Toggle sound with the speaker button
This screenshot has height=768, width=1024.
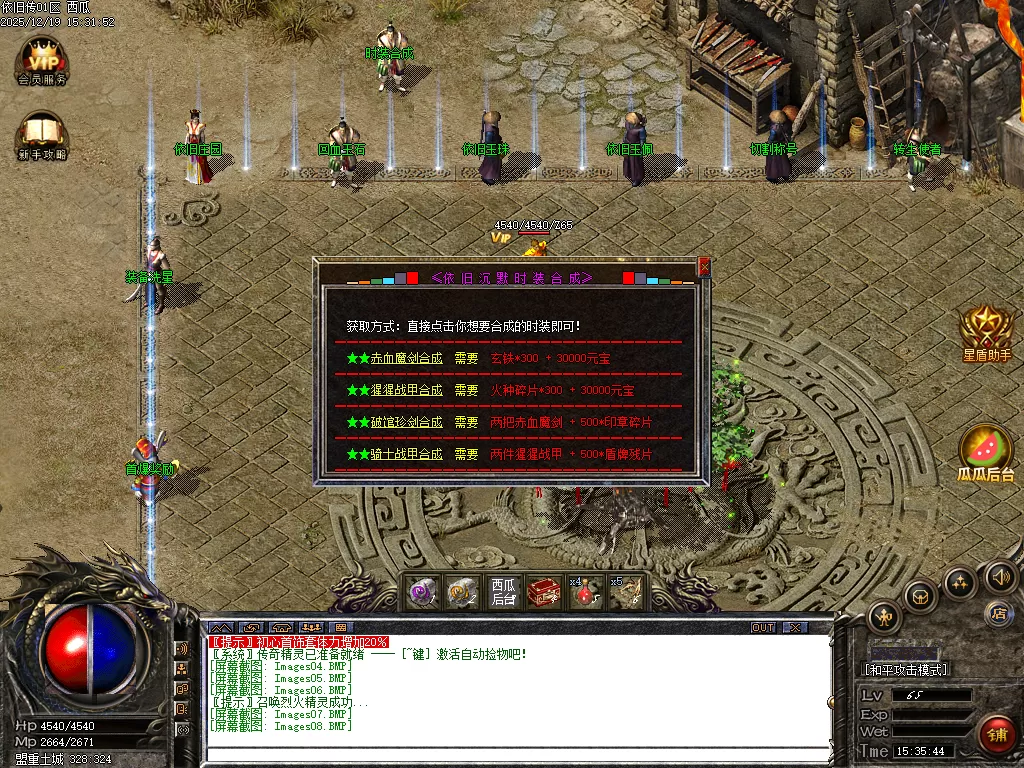tap(1000, 576)
